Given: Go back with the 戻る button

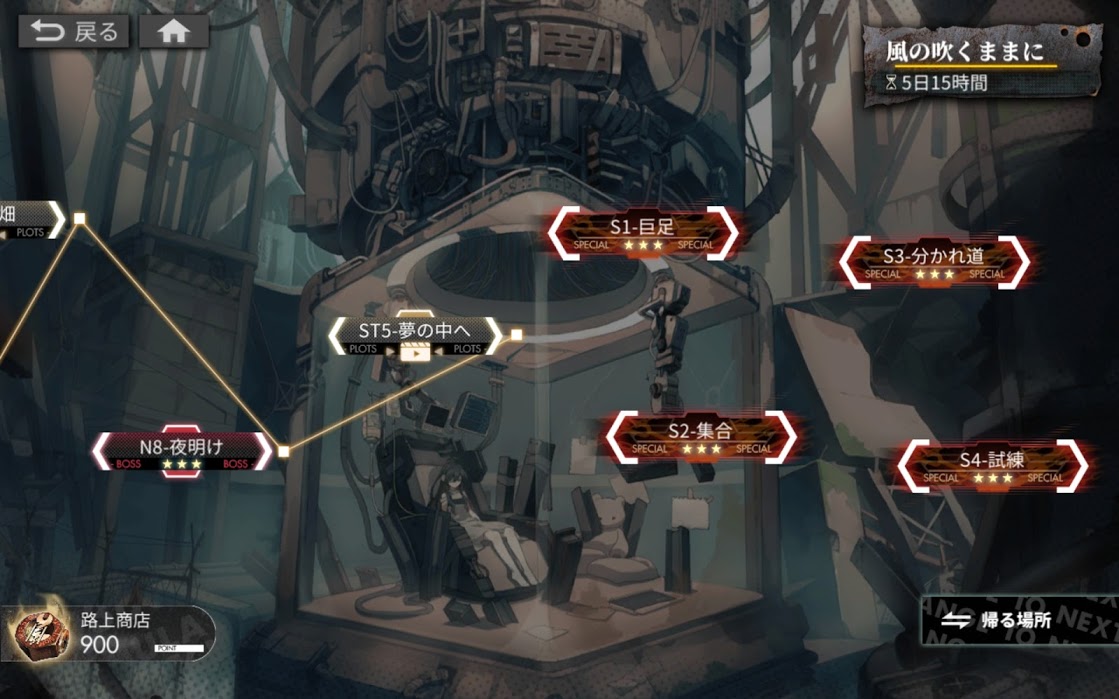Looking at the screenshot, I should click(x=75, y=32).
